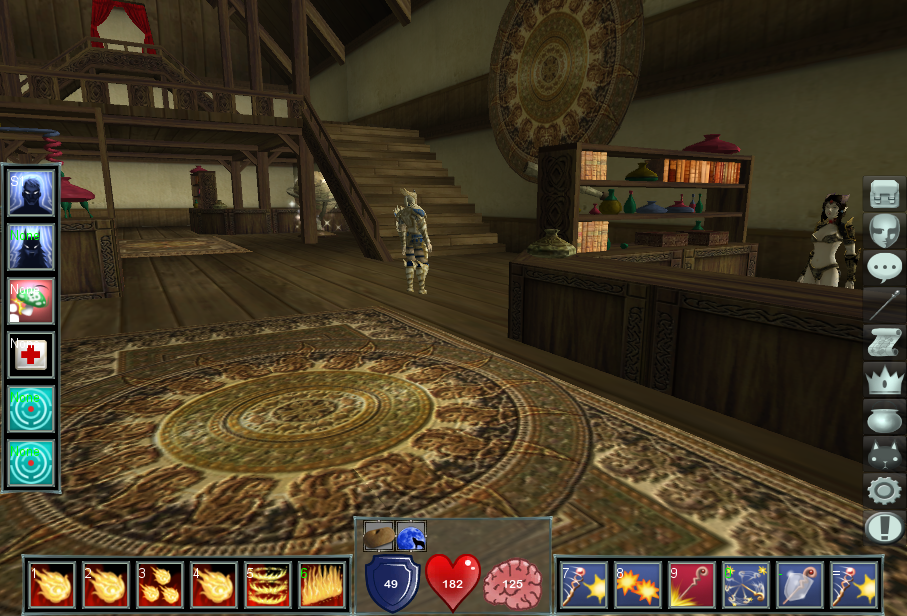Cast the single fireball in slot 1
907x616 pixels.
51,585
